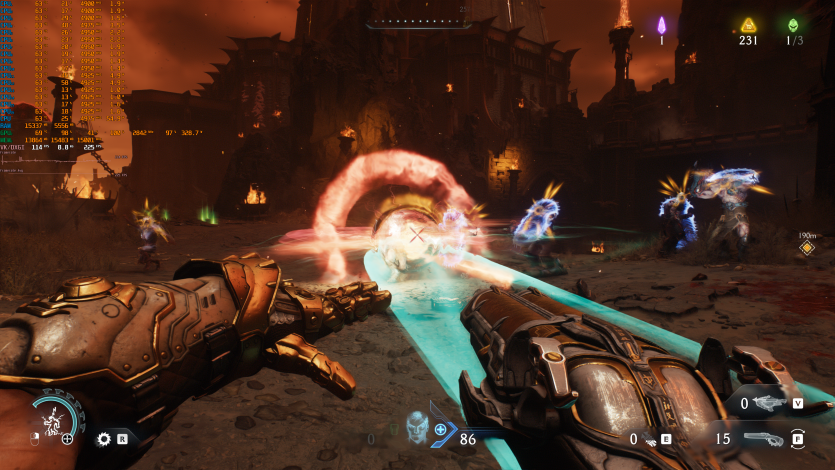The width and height of the screenshot is (835, 470).
Task: Select the crossbow weapon icon
Action: click(x=770, y=403)
